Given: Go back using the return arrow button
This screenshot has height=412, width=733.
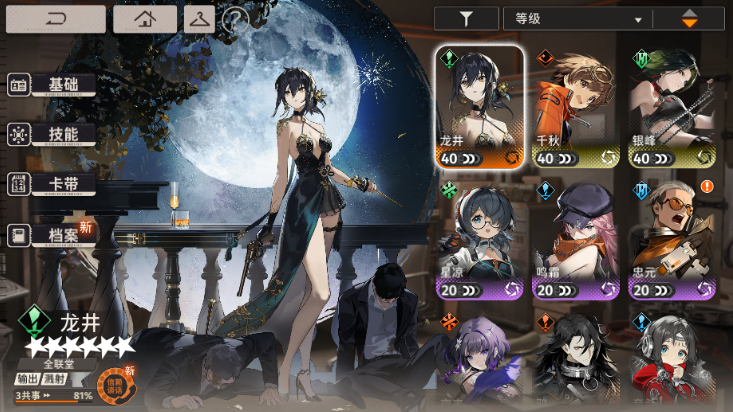Looking at the screenshot, I should click(55, 19).
